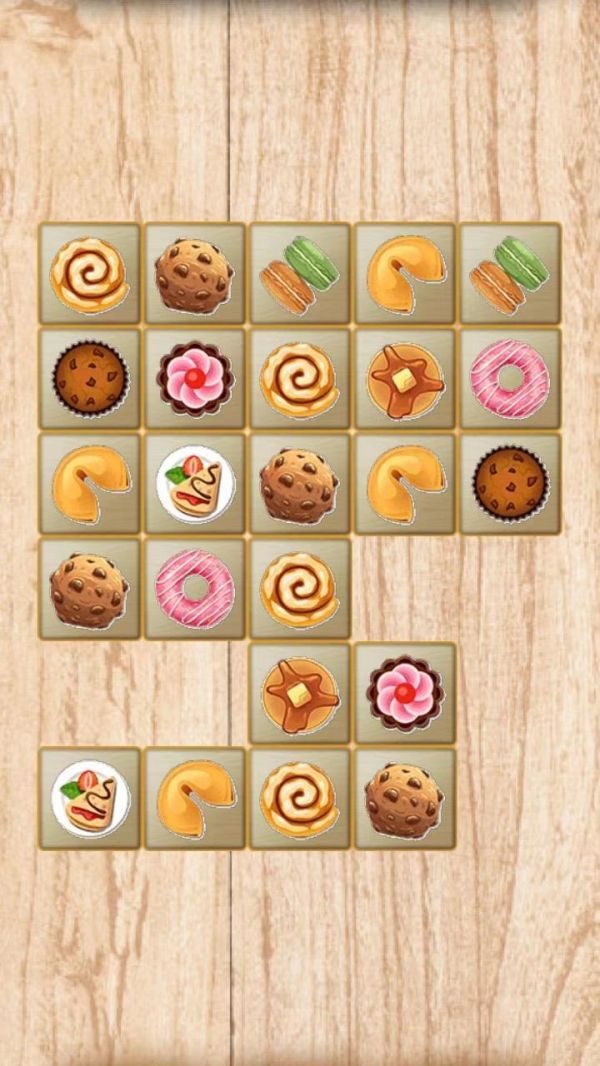Select the flower tart between muffin and cinnamon roll
Image resolution: width=600 pixels, height=1066 pixels.
pyautogui.click(x=195, y=379)
